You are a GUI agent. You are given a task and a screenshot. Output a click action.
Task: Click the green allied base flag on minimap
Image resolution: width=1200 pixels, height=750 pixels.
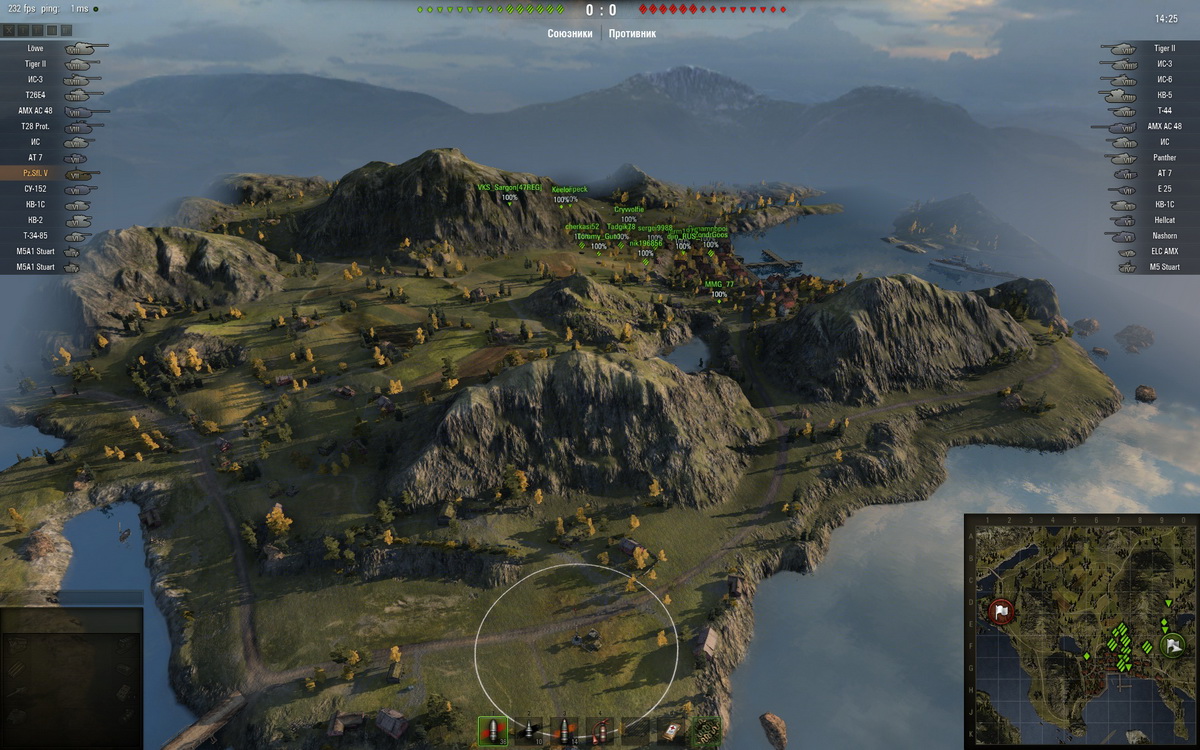tap(1168, 645)
